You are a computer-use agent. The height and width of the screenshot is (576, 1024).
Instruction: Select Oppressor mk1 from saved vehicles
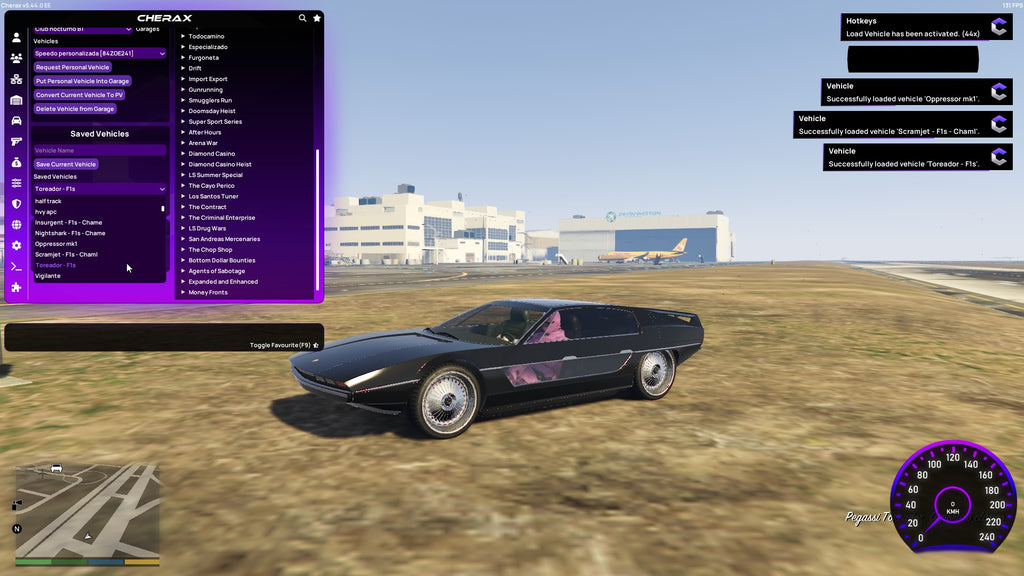pos(56,244)
